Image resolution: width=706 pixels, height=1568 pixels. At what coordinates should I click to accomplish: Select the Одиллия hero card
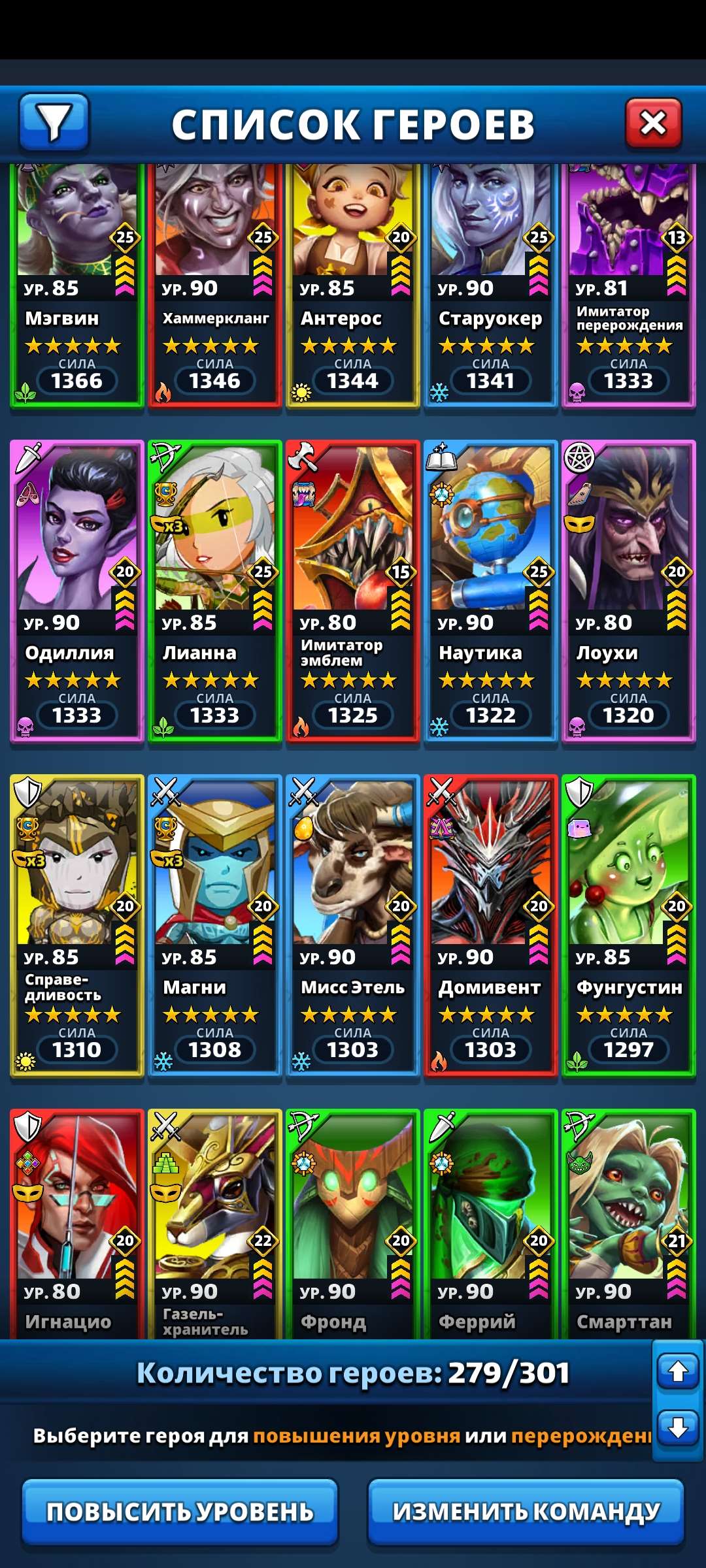77,591
